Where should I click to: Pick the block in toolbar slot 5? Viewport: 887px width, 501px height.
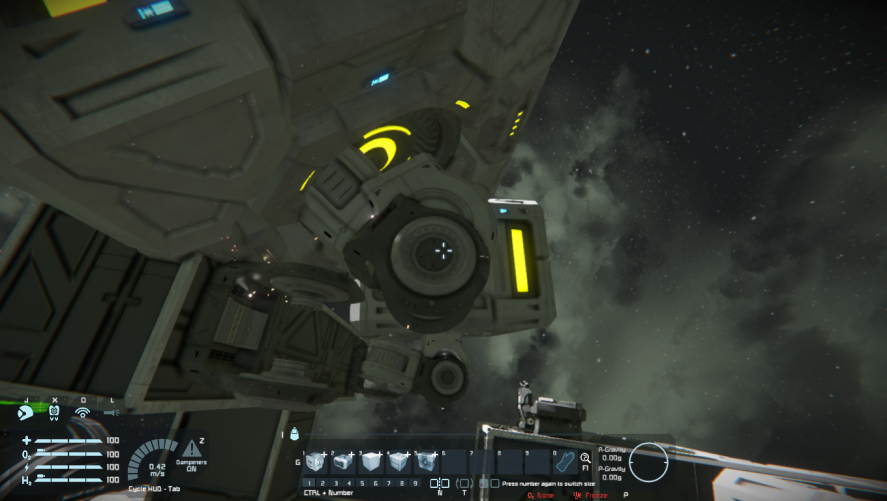tap(426, 462)
